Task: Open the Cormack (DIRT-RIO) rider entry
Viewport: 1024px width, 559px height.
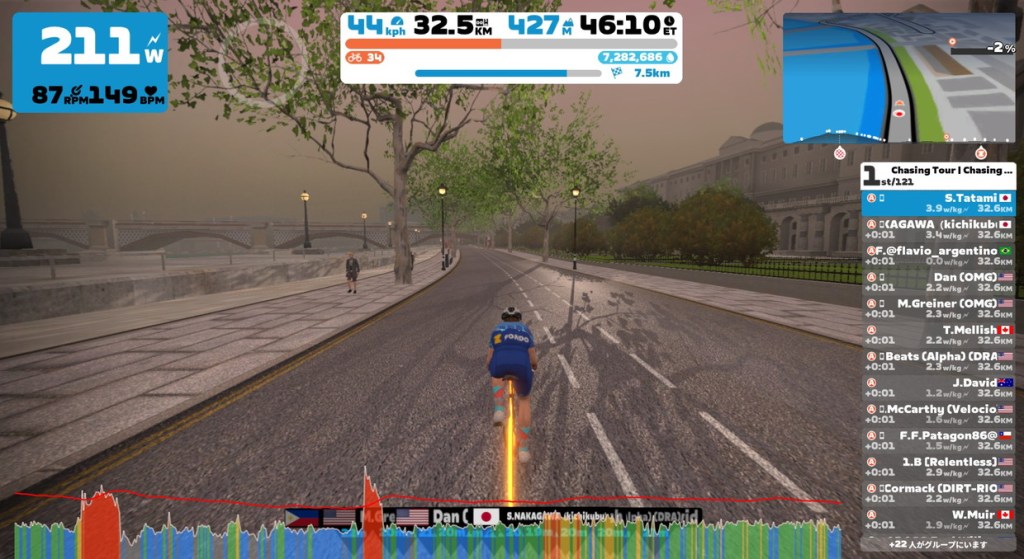Action: [938, 493]
